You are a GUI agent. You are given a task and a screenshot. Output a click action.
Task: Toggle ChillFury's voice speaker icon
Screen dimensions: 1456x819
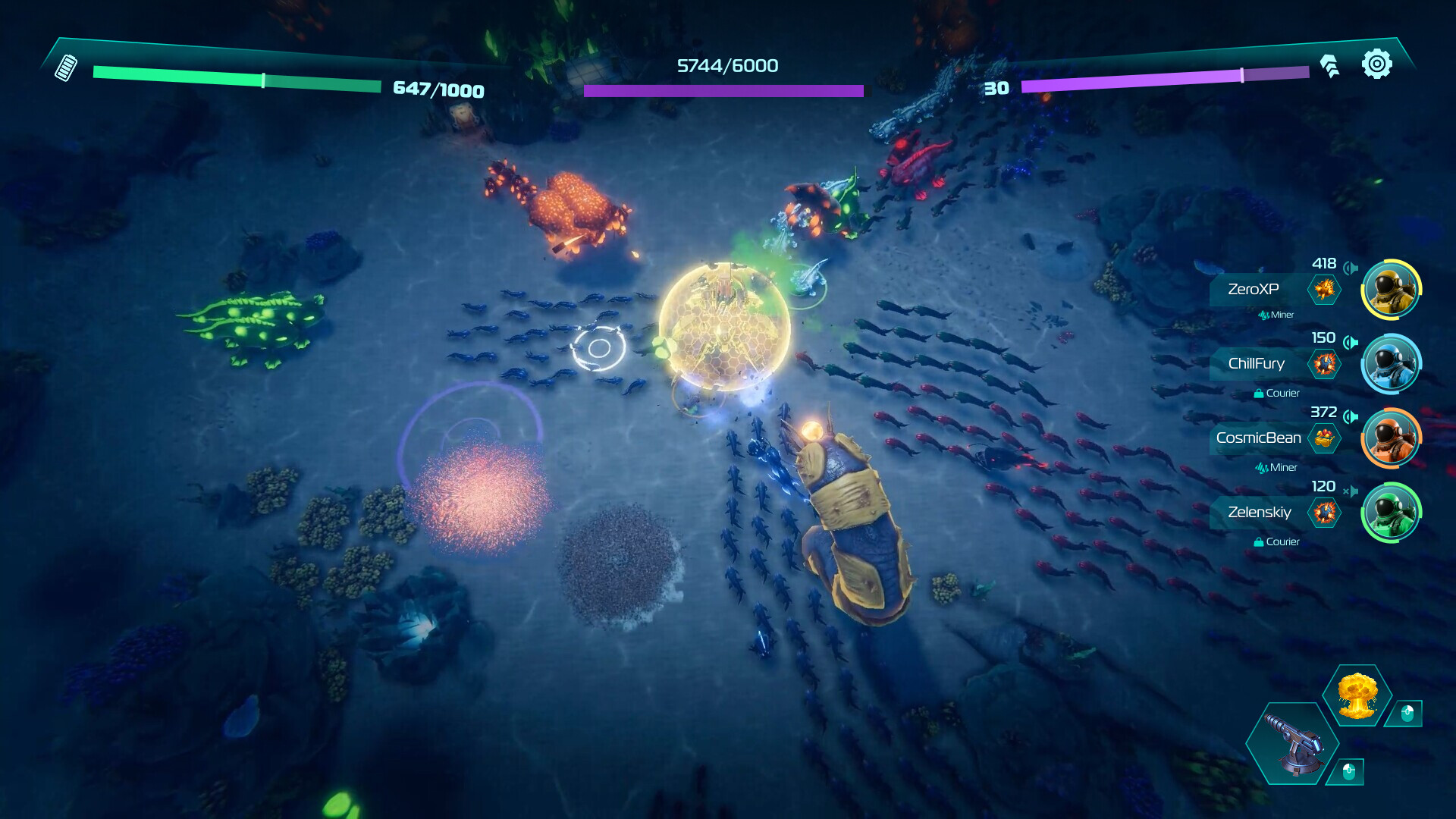(1351, 342)
